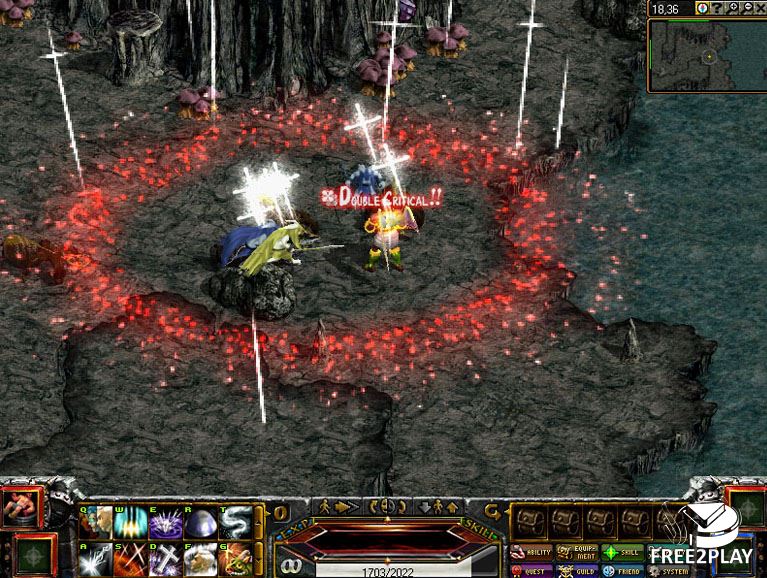
Task: Select the G green goblin skill
Action: click(234, 560)
